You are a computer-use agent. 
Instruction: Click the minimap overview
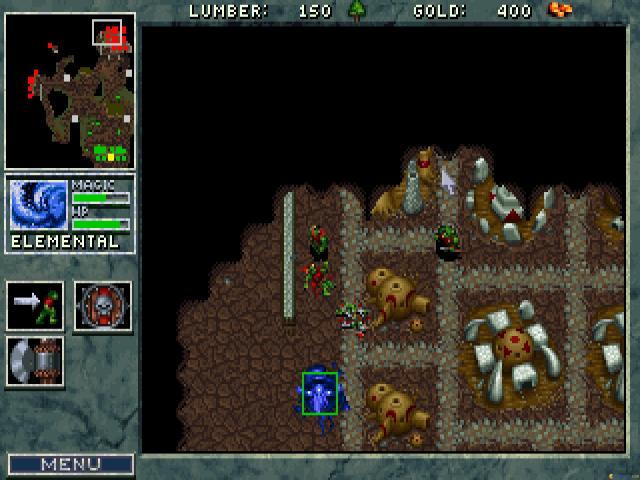click(70, 91)
